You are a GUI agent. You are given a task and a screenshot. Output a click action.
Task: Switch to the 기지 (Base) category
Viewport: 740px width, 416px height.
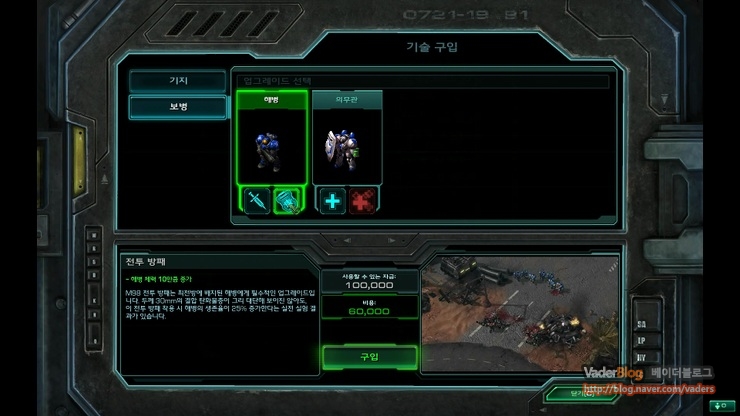pyautogui.click(x=177, y=81)
